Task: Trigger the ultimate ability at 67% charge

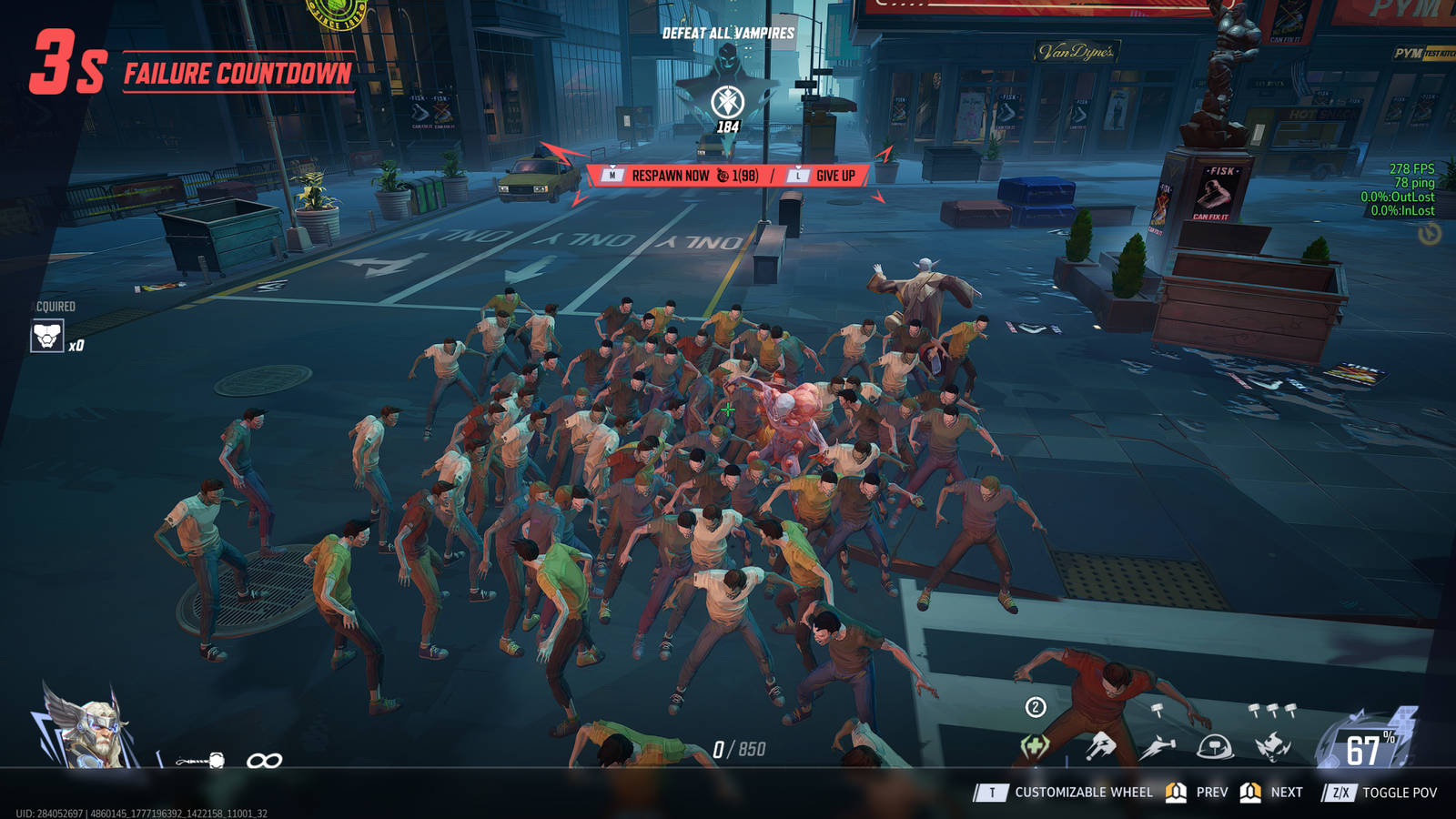Action: [1365, 744]
